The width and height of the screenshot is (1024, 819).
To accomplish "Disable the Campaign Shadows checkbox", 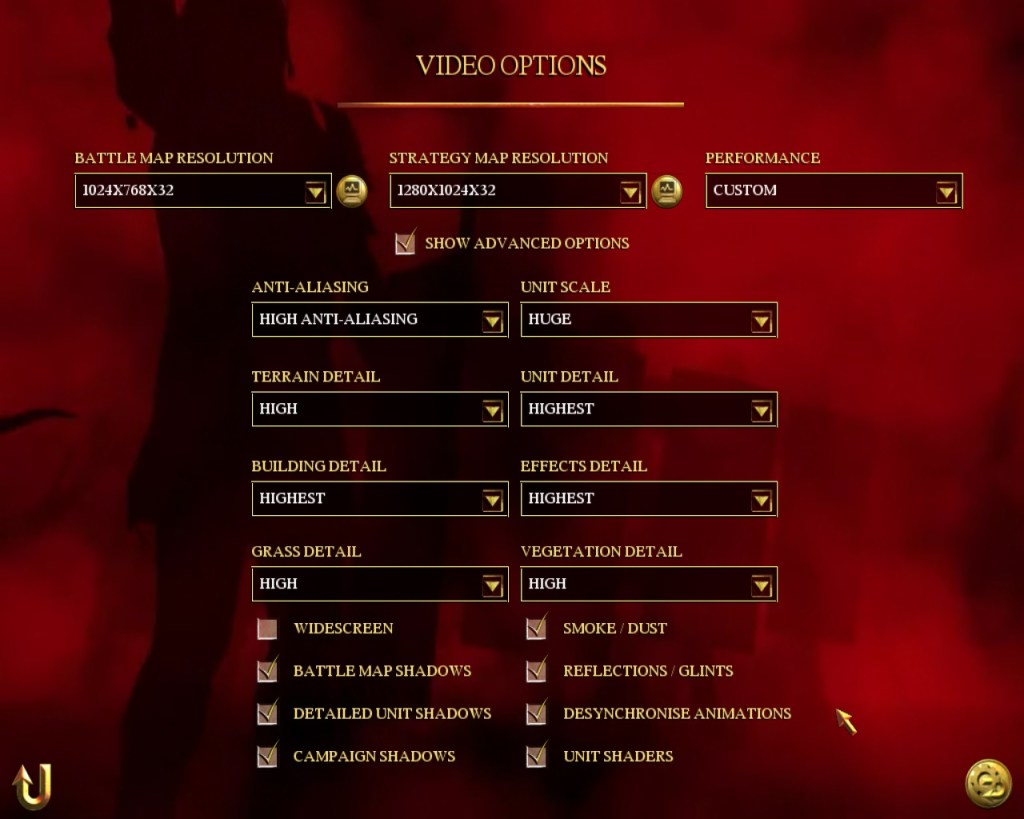I will [267, 756].
